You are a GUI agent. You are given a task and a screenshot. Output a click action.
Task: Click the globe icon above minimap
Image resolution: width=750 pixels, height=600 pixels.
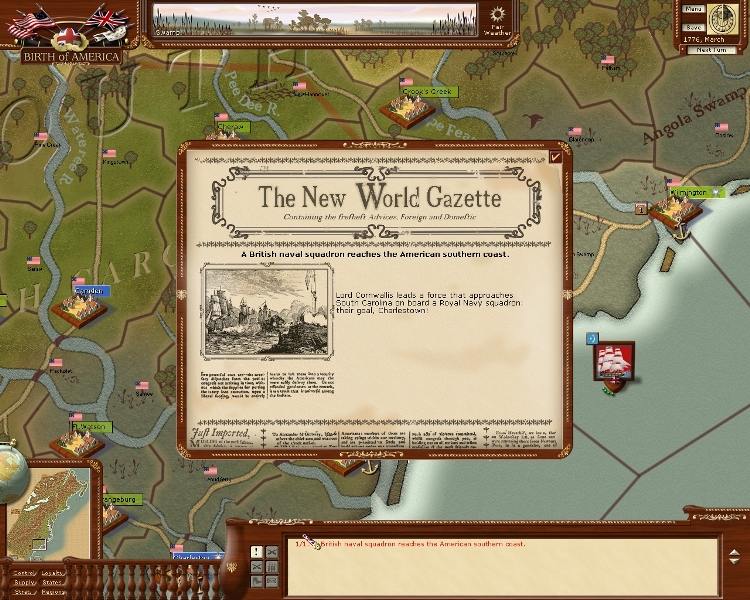10,467
